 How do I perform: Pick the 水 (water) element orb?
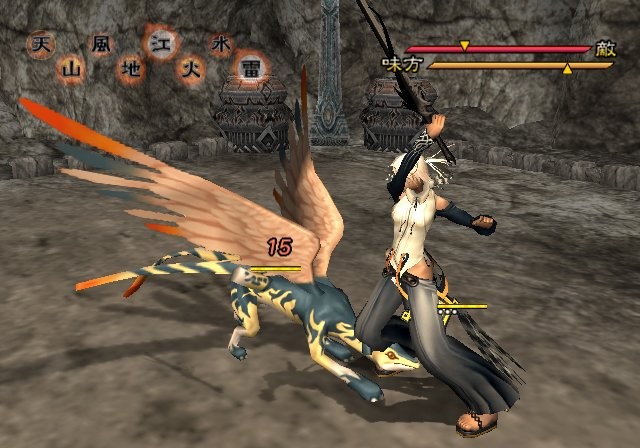point(220,45)
